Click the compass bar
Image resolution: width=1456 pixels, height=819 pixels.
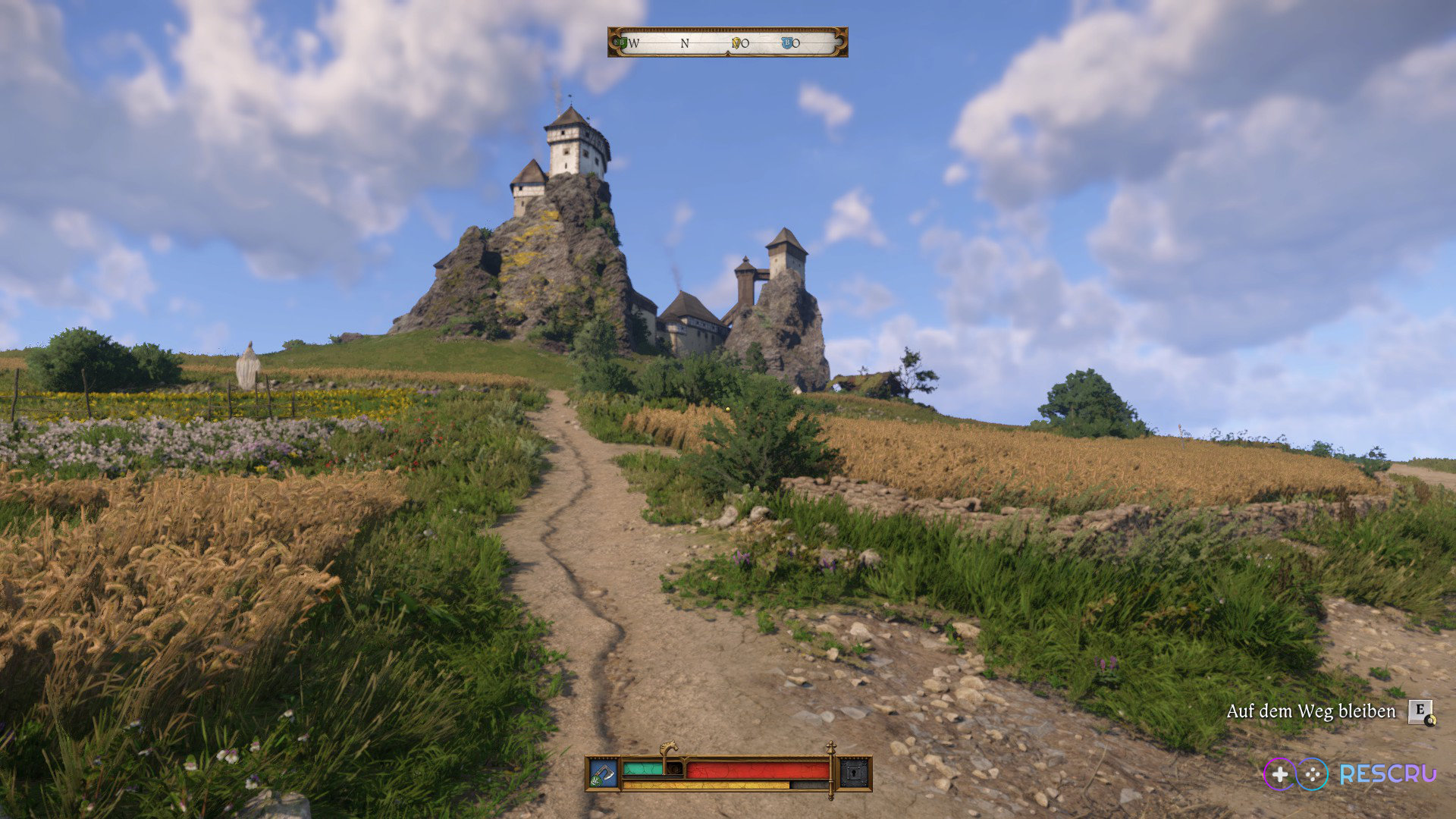pos(727,42)
